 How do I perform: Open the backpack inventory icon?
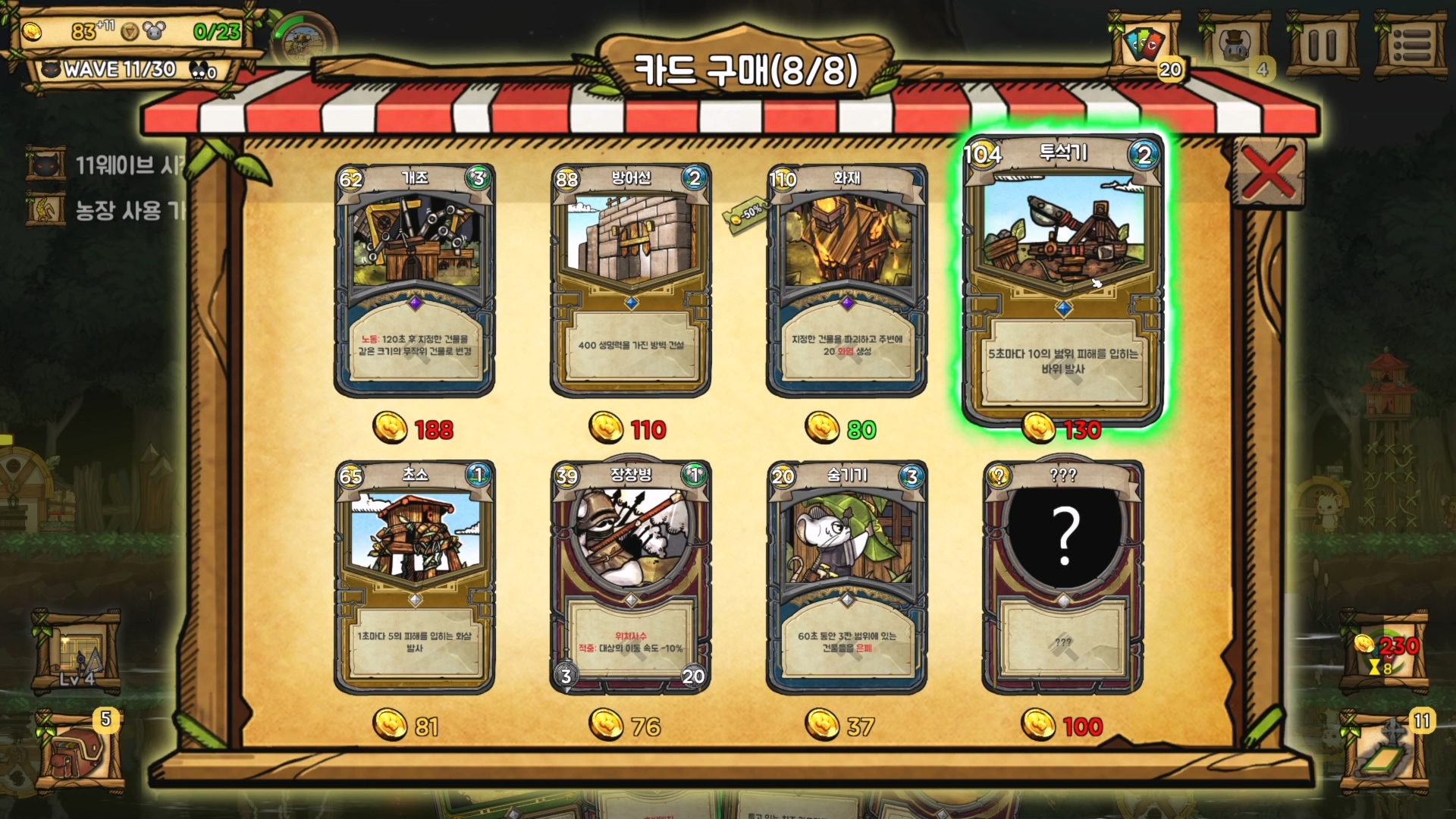point(80,752)
